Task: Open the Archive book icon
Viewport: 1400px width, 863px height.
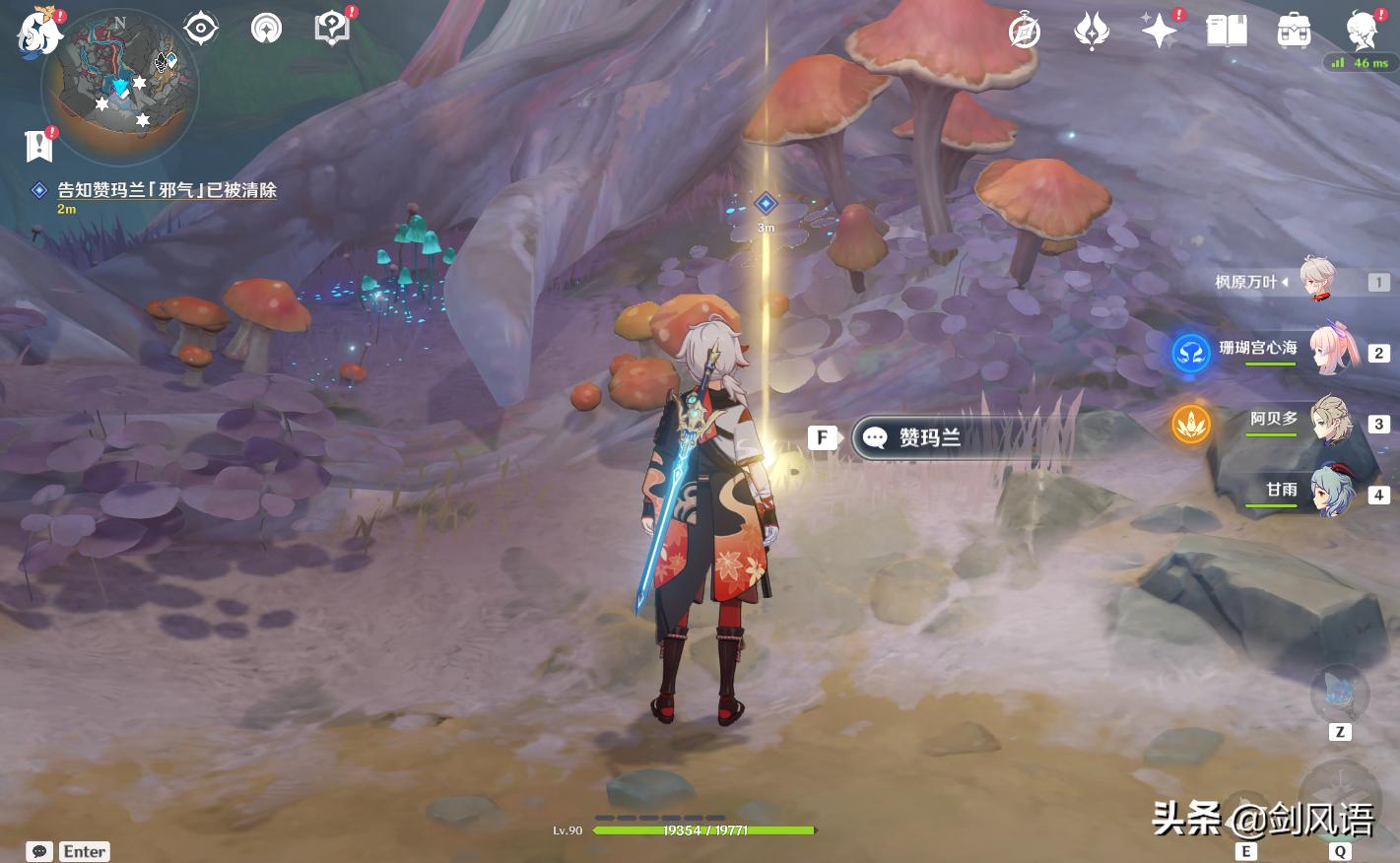Action: [1226, 31]
